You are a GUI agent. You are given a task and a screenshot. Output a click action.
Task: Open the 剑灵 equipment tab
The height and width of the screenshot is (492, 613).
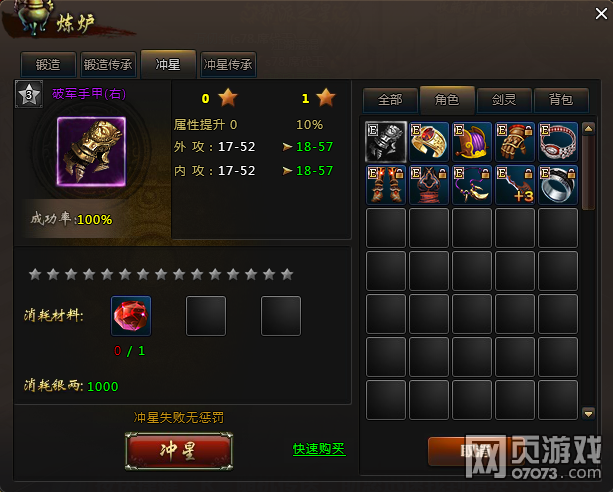(x=503, y=99)
